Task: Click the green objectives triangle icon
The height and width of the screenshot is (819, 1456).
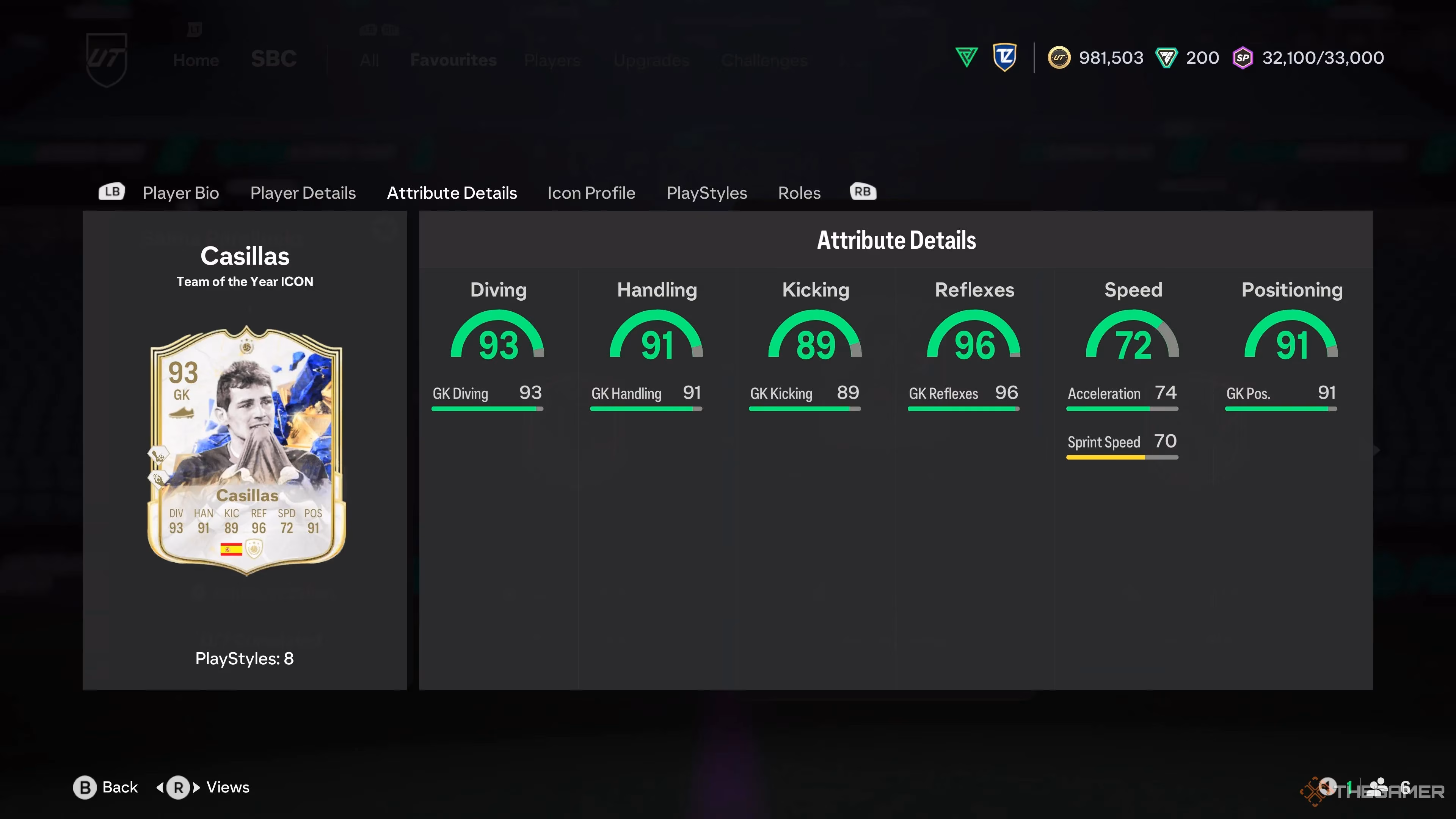Action: [966, 56]
